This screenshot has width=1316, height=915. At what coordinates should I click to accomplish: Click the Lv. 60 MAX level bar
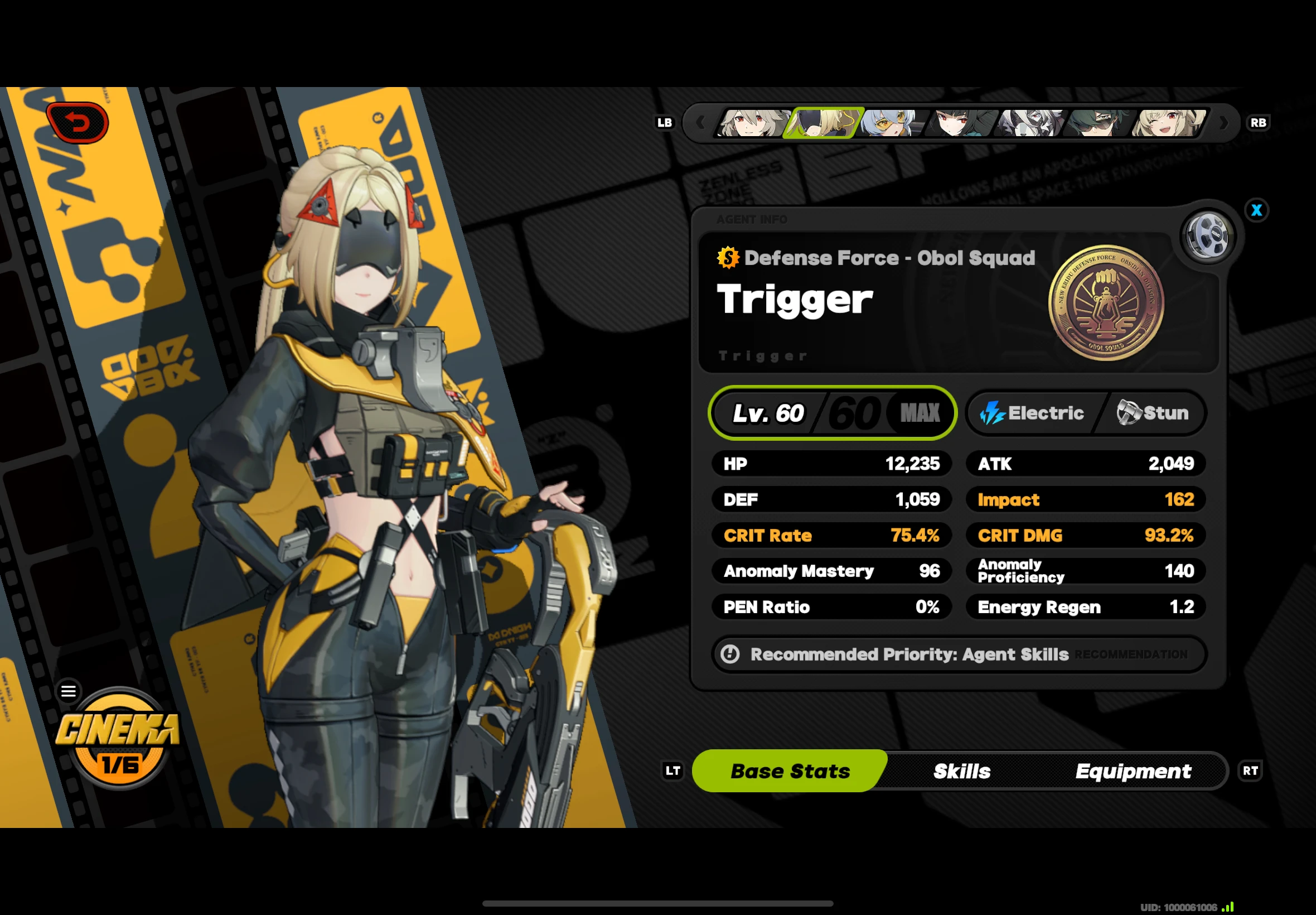pyautogui.click(x=831, y=412)
